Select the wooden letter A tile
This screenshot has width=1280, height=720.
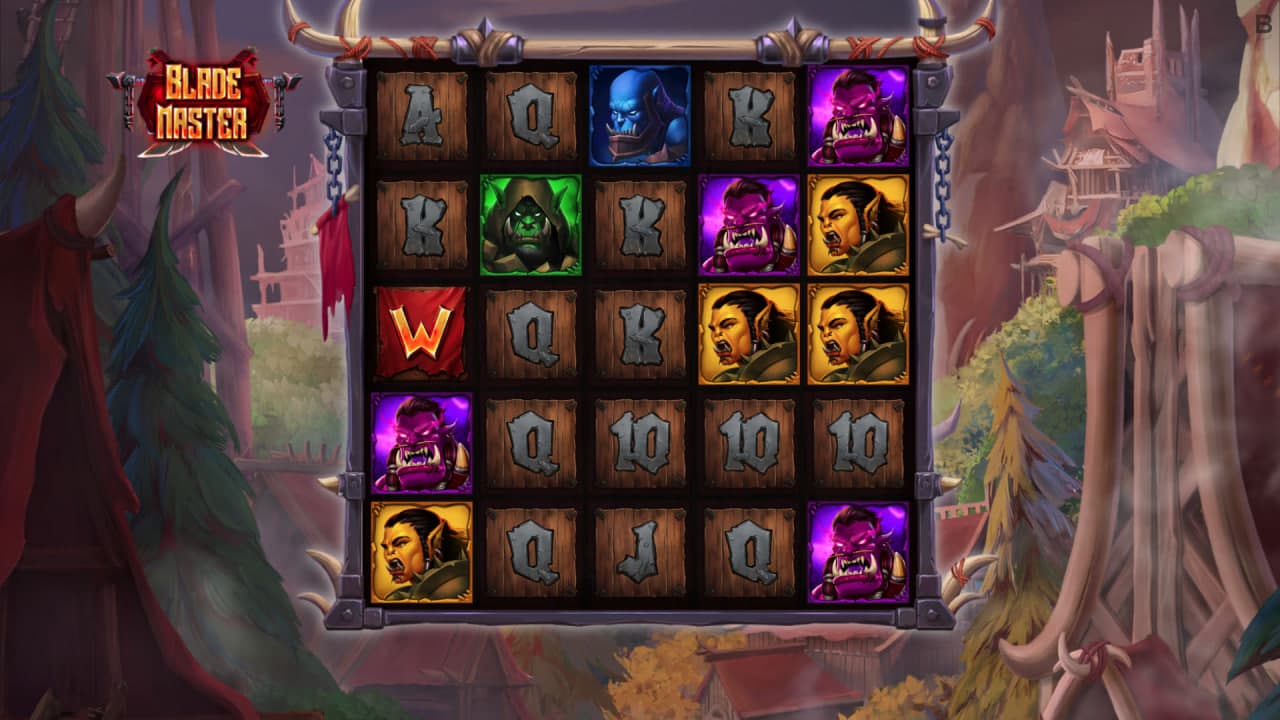point(421,116)
